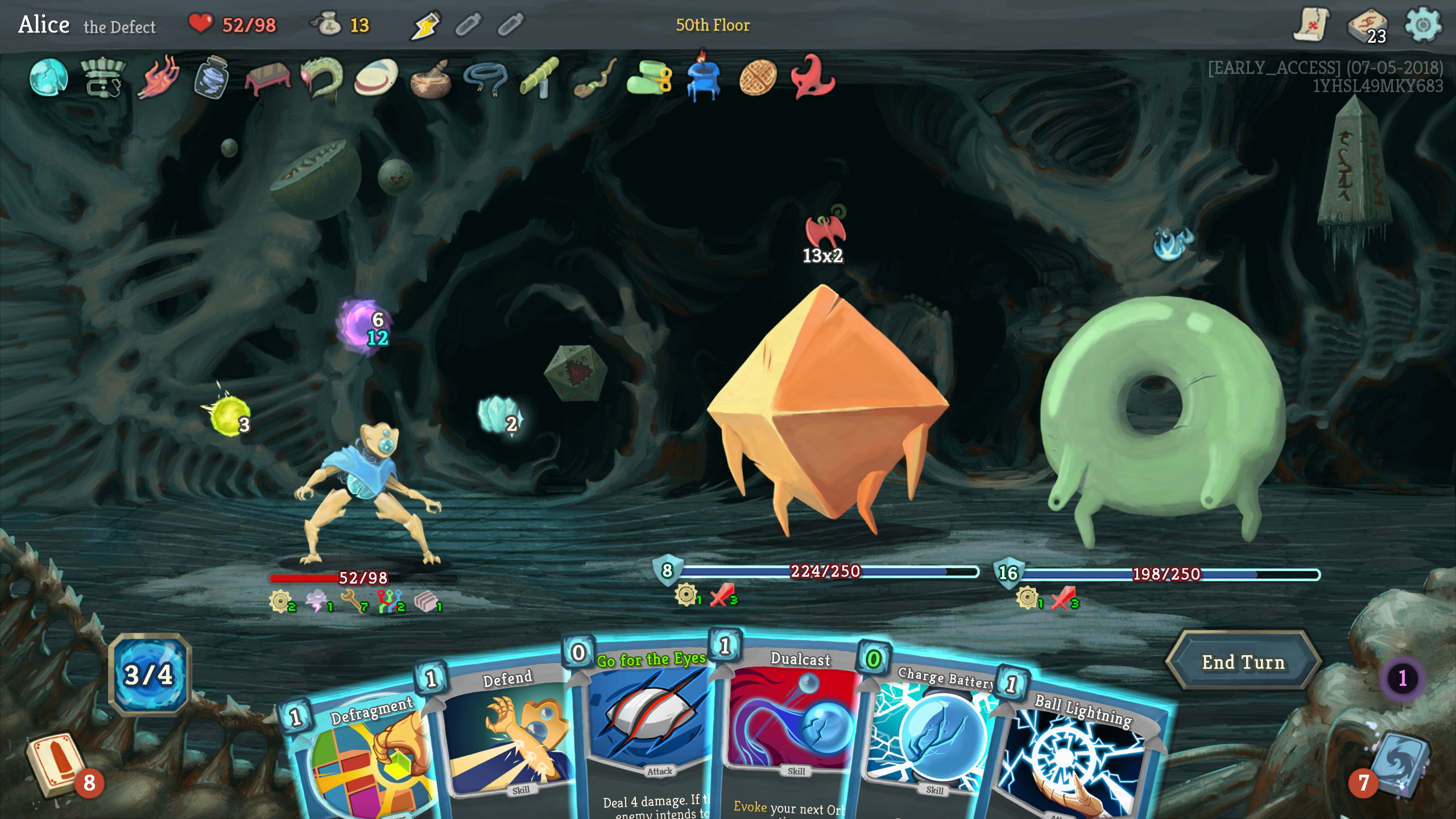End the current turn
This screenshot has width=1456, height=819.
click(x=1243, y=662)
